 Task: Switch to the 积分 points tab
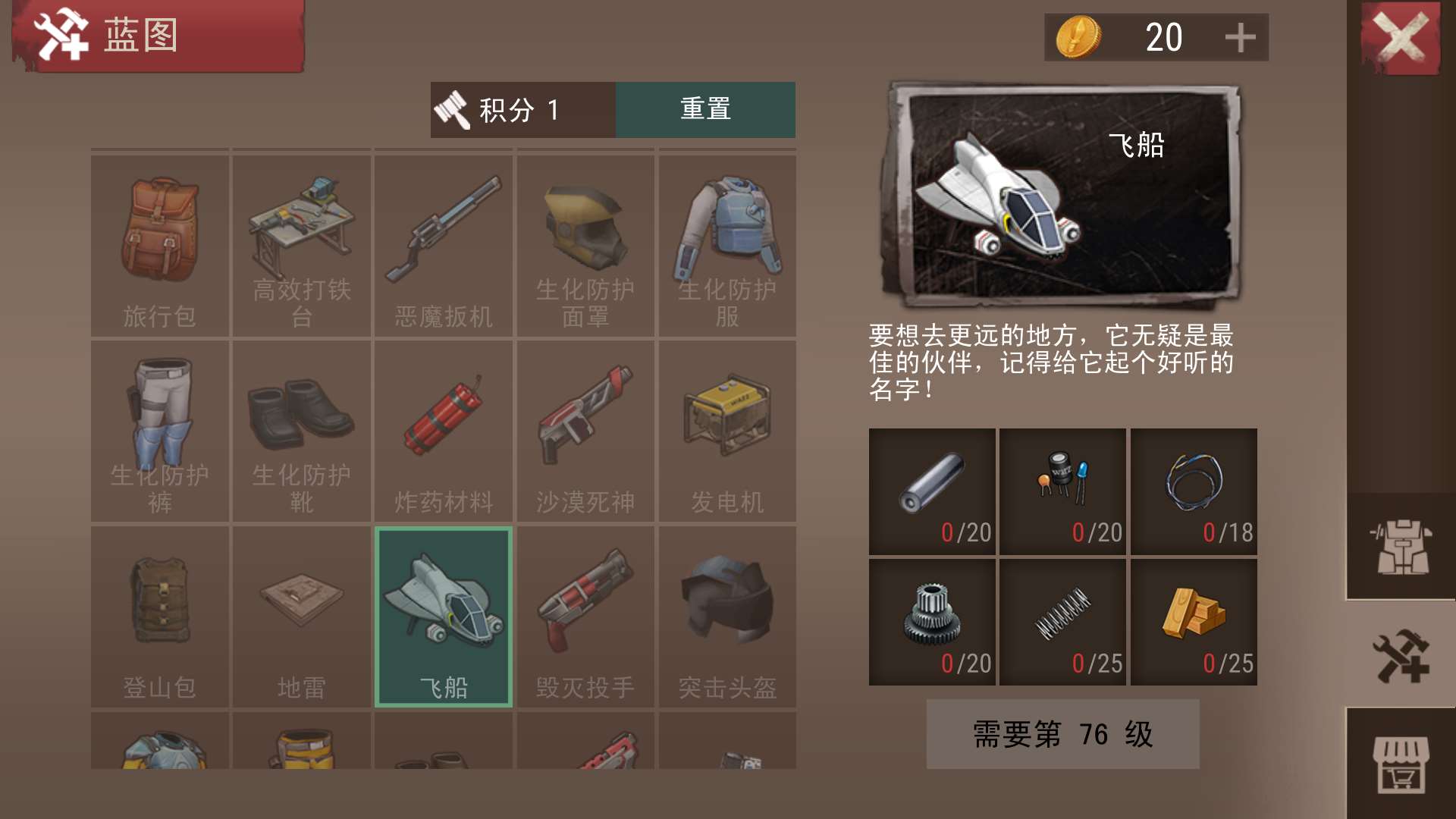pyautogui.click(x=523, y=109)
